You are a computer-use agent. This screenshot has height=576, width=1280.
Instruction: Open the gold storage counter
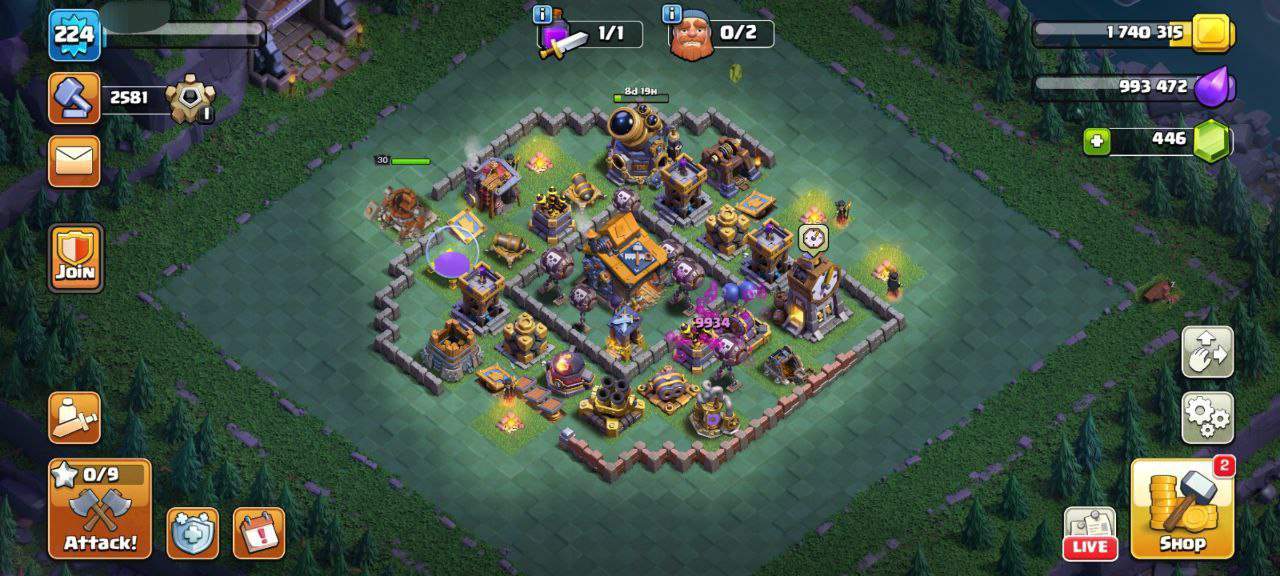[1135, 33]
